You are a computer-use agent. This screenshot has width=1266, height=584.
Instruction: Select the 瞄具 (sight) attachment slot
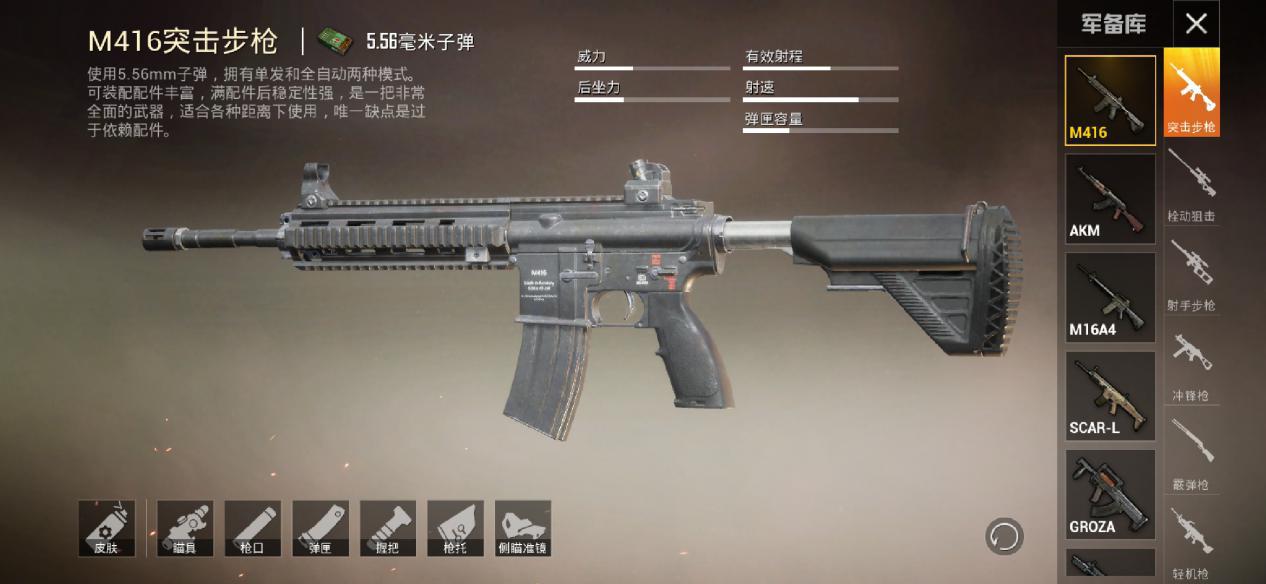(x=184, y=528)
